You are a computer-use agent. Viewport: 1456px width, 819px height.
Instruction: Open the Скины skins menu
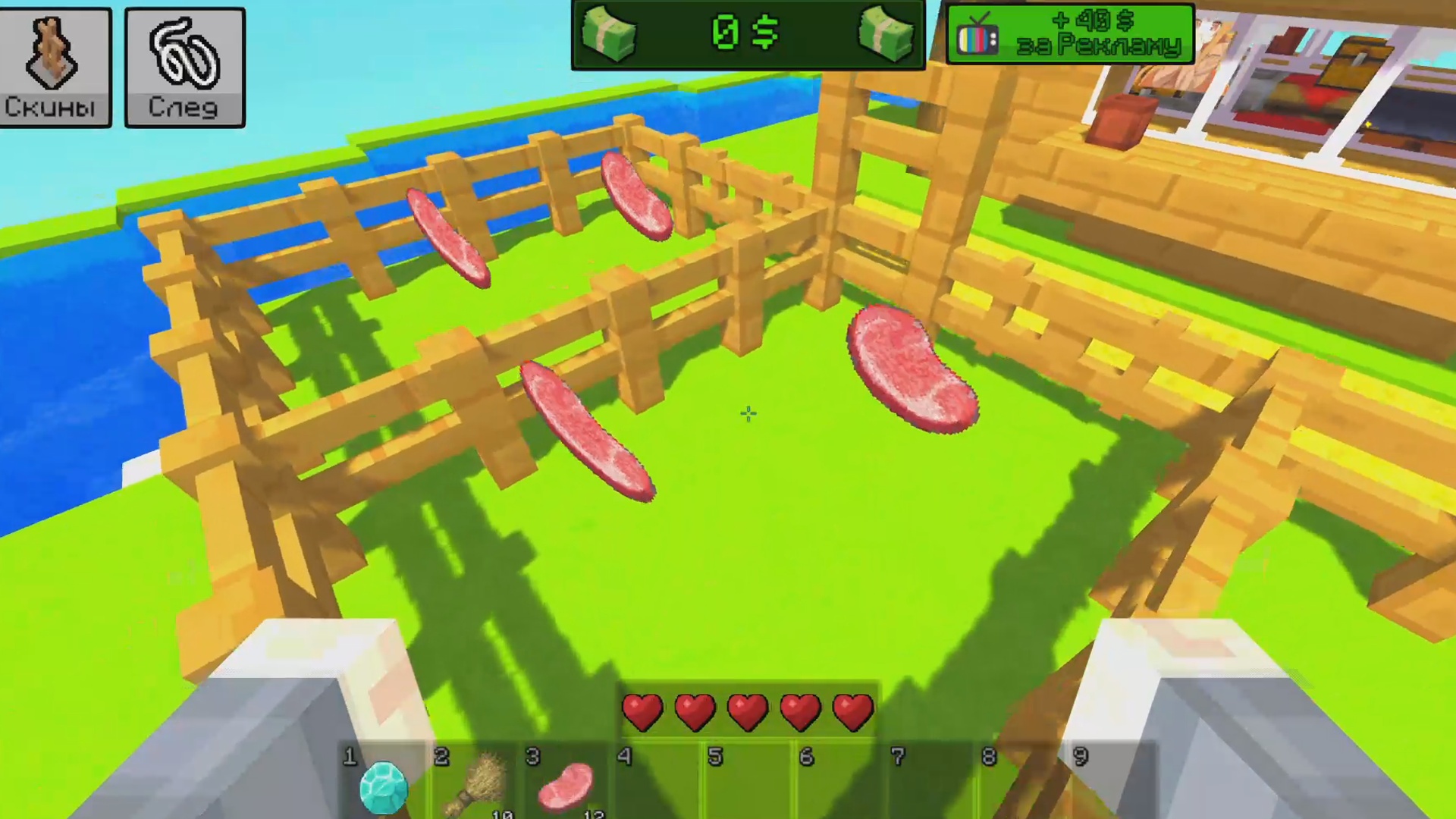click(x=55, y=64)
